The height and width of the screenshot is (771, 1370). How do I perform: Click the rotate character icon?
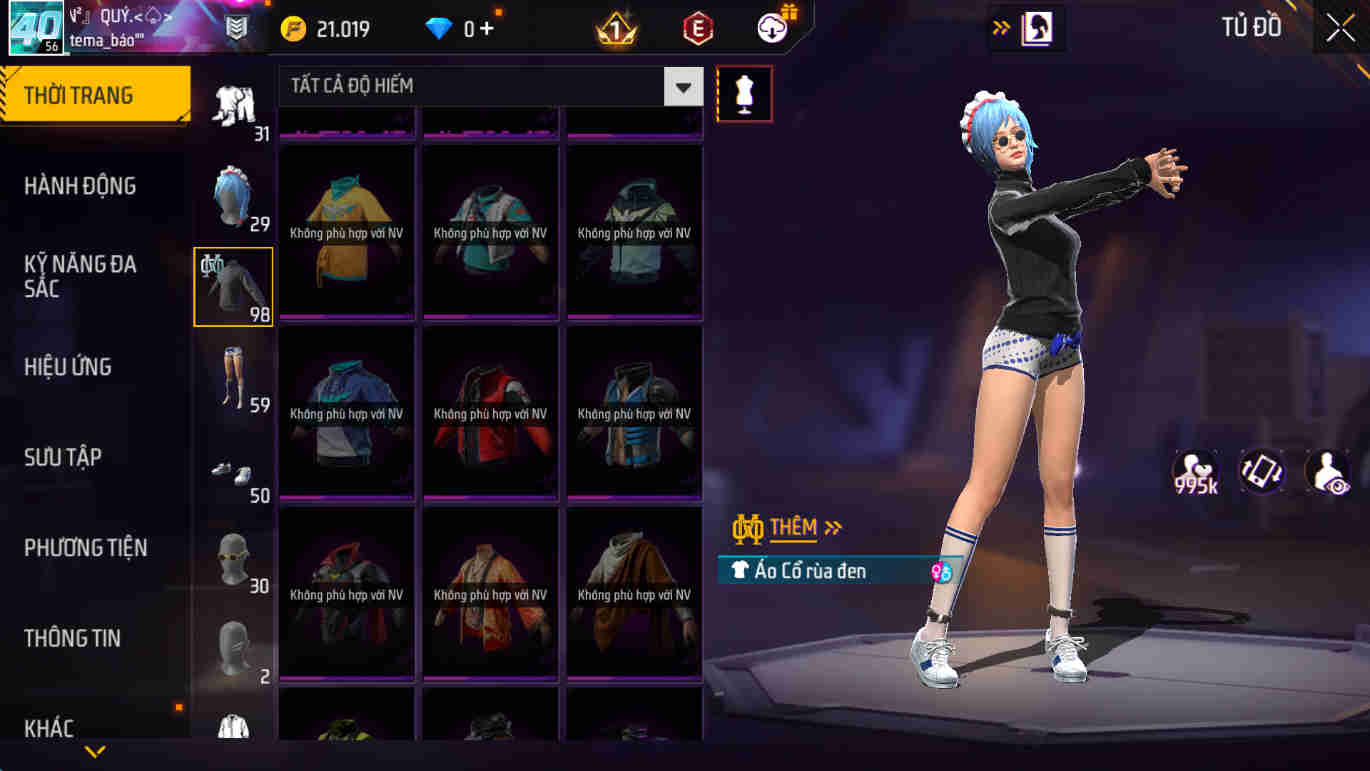click(1261, 470)
